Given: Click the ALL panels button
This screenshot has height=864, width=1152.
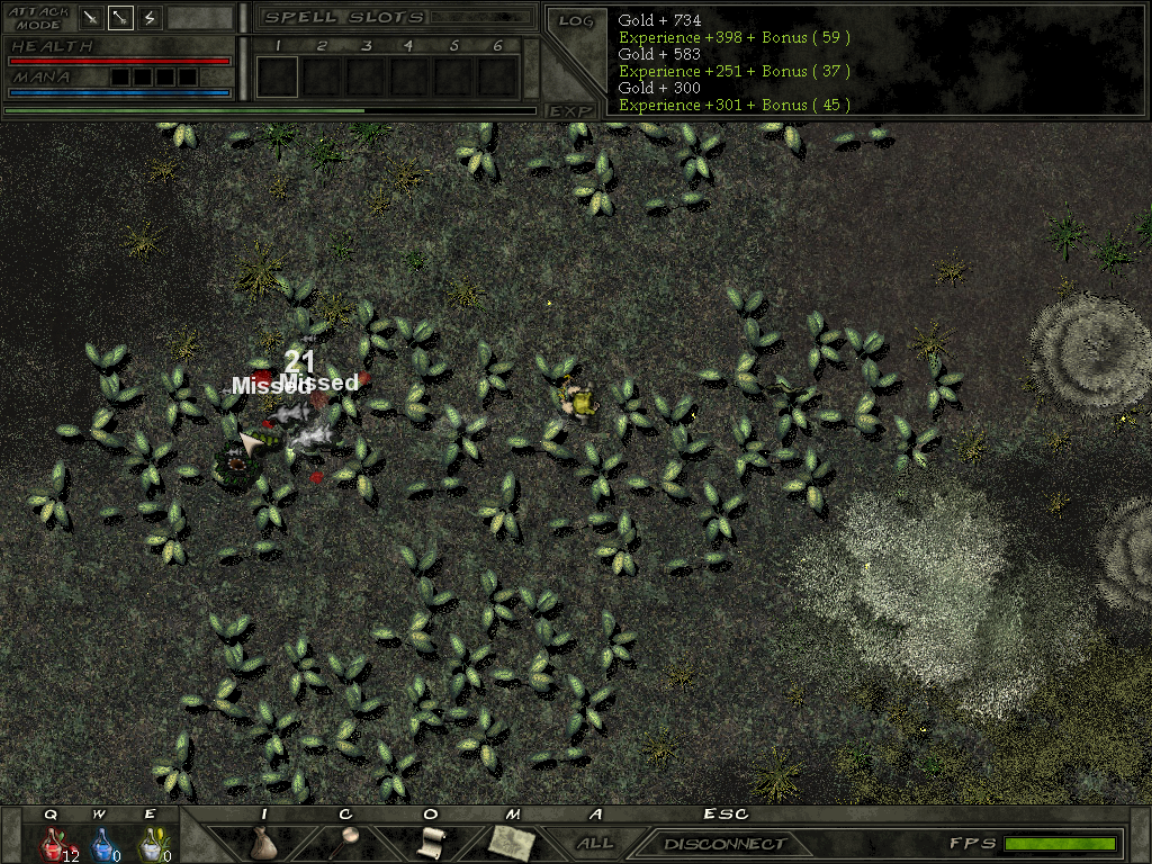Looking at the screenshot, I should click(595, 844).
